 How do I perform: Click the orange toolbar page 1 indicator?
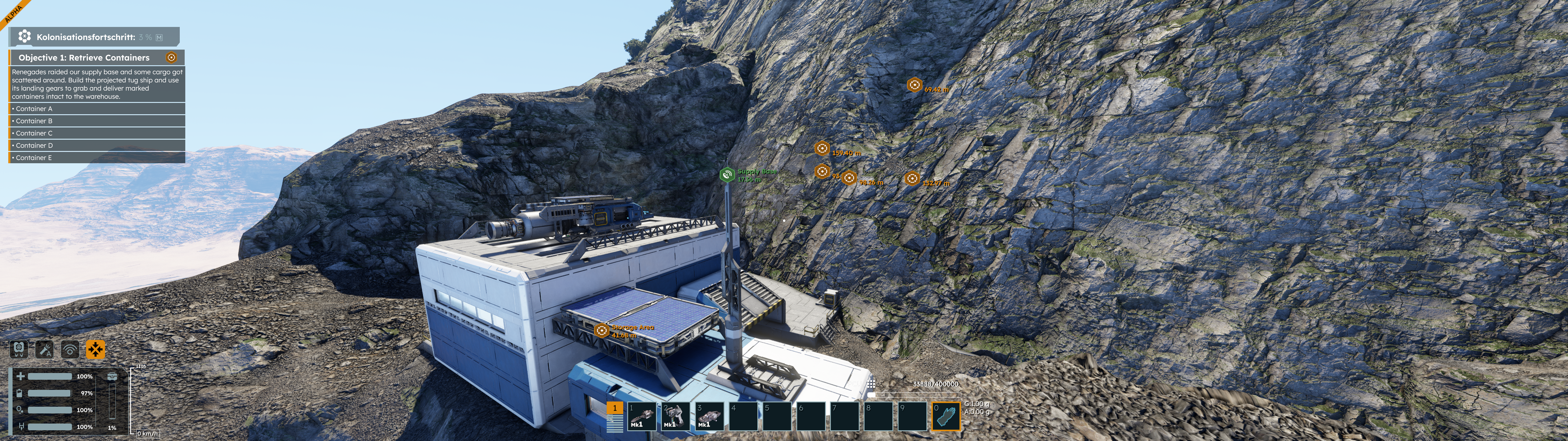[615, 409]
